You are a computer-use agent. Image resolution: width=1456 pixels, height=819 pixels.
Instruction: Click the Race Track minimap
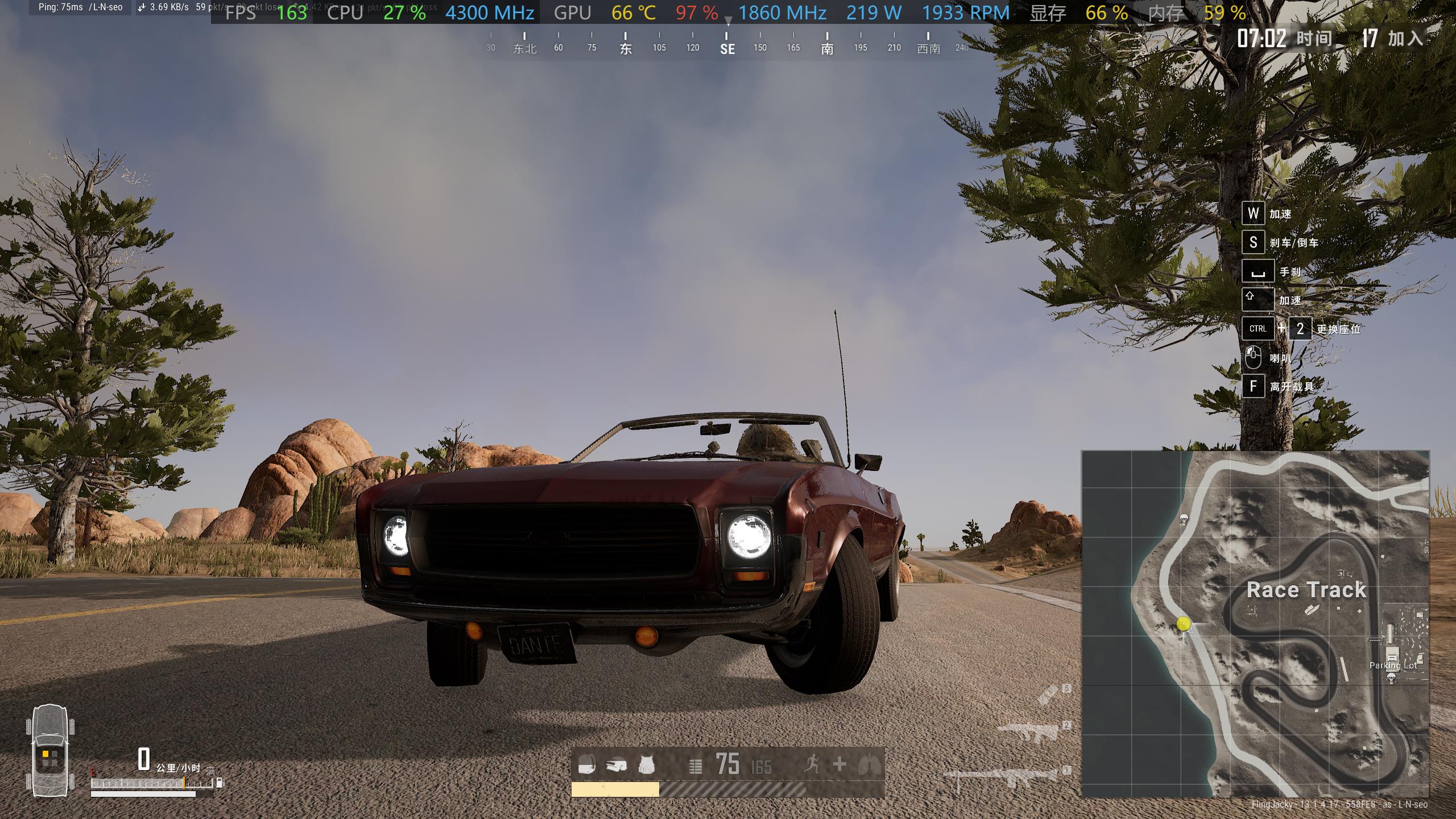pyautogui.click(x=1255, y=623)
